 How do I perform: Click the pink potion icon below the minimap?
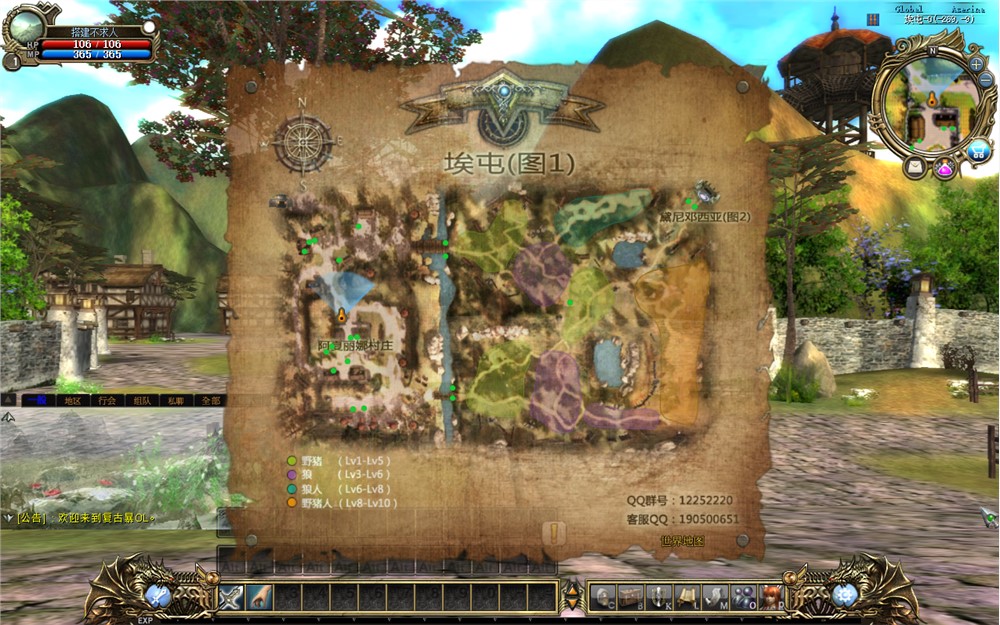pyautogui.click(x=945, y=169)
